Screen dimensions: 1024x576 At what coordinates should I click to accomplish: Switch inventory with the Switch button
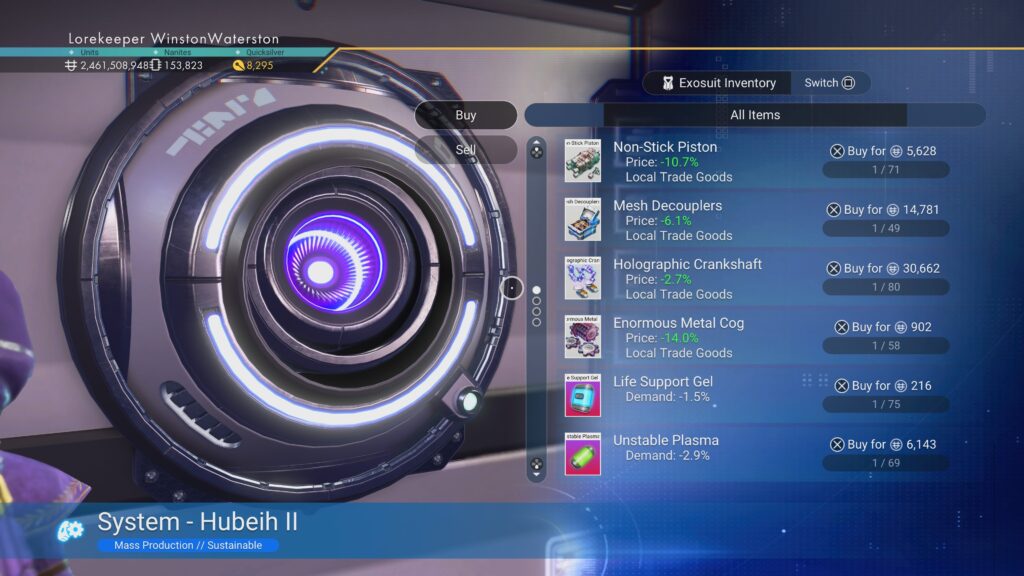830,83
